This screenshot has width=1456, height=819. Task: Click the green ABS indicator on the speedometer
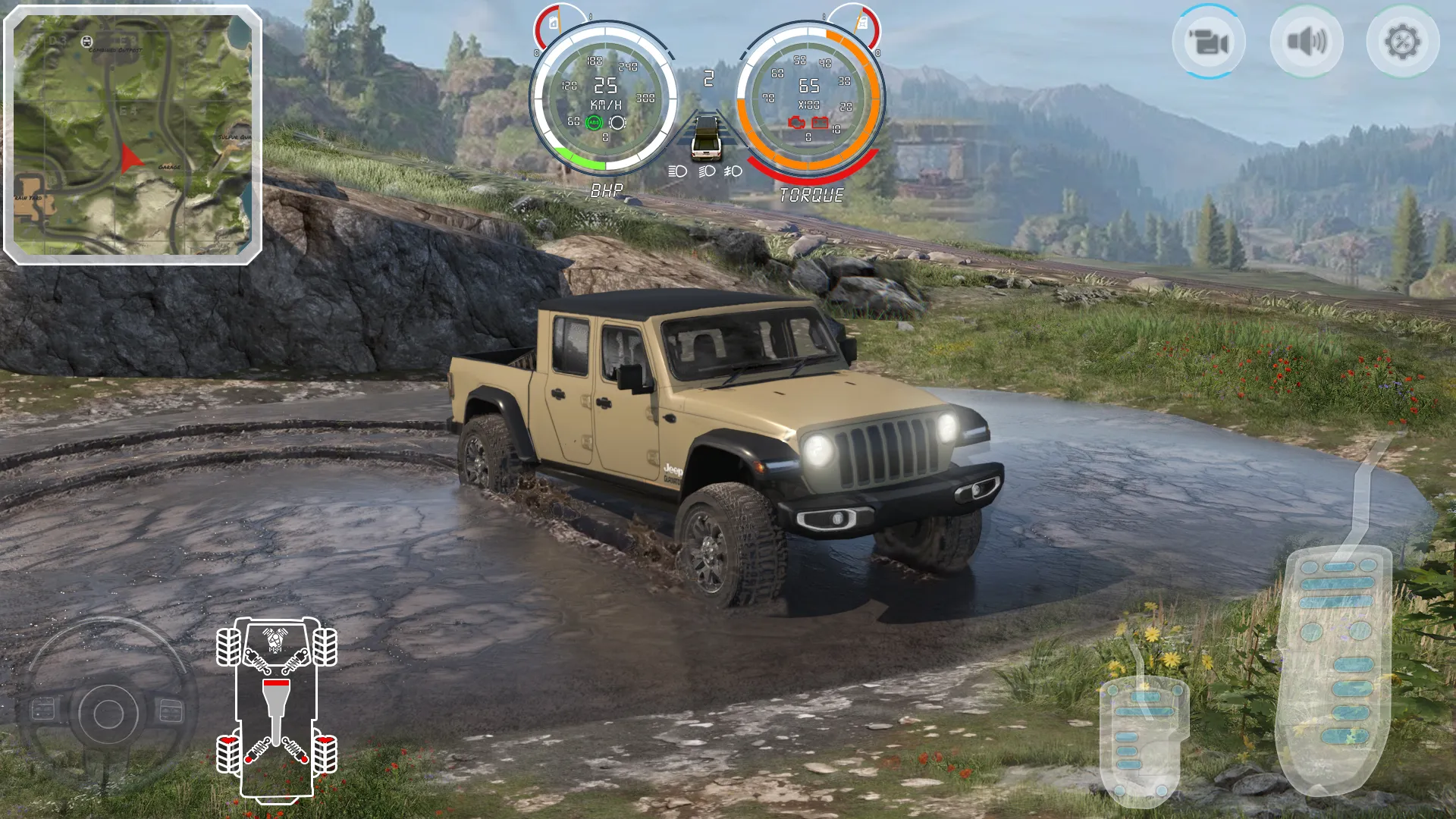[x=594, y=123]
